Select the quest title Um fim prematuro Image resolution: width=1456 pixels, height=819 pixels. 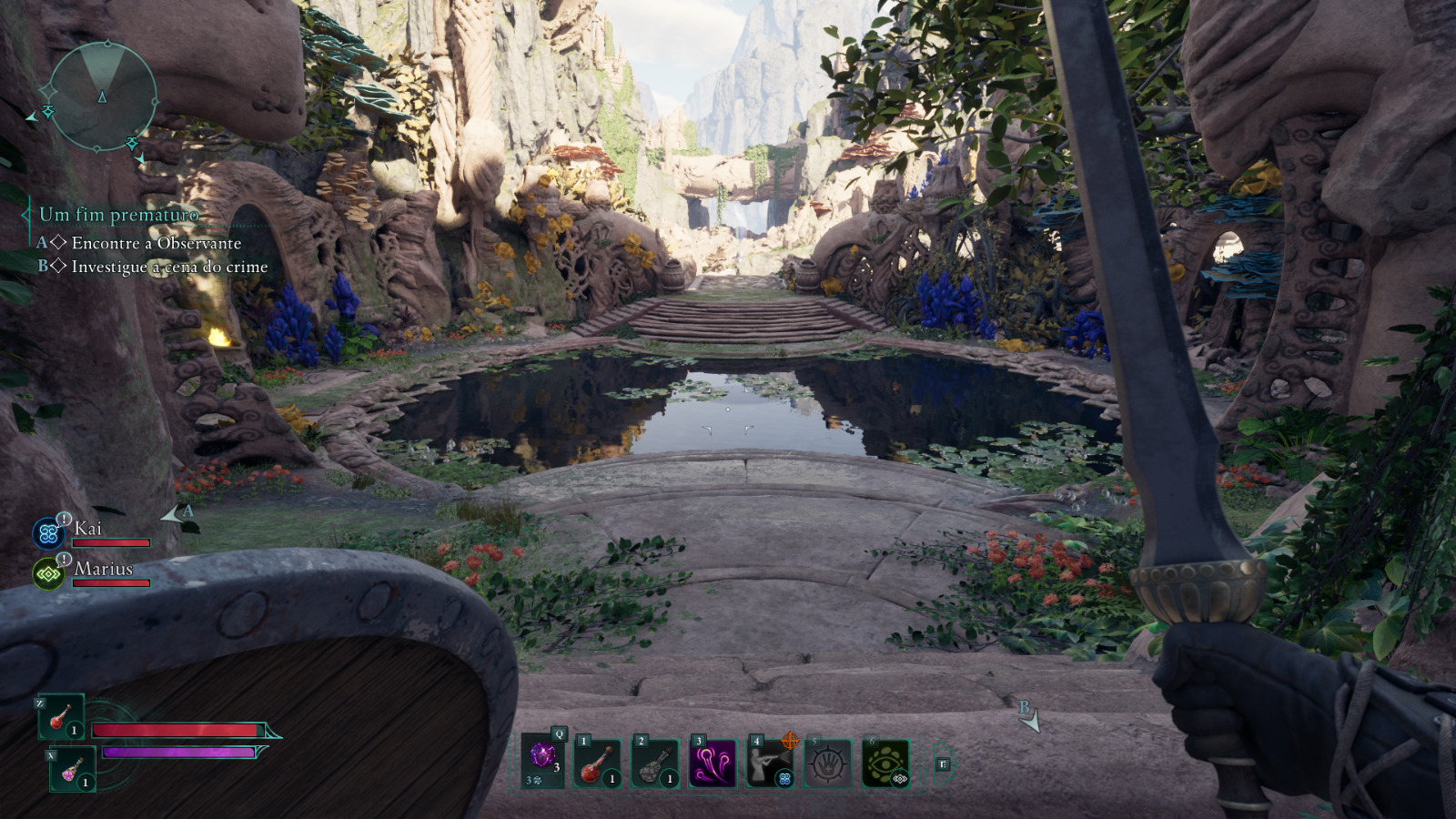(118, 215)
